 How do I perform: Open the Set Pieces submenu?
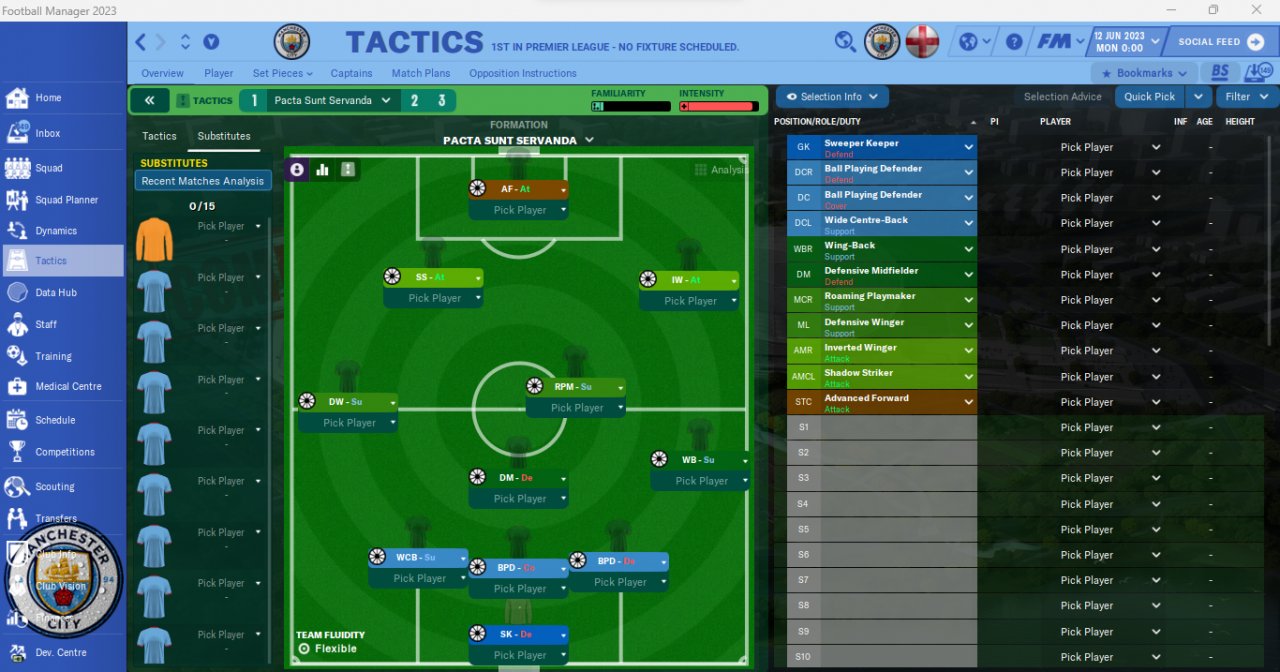pos(282,73)
